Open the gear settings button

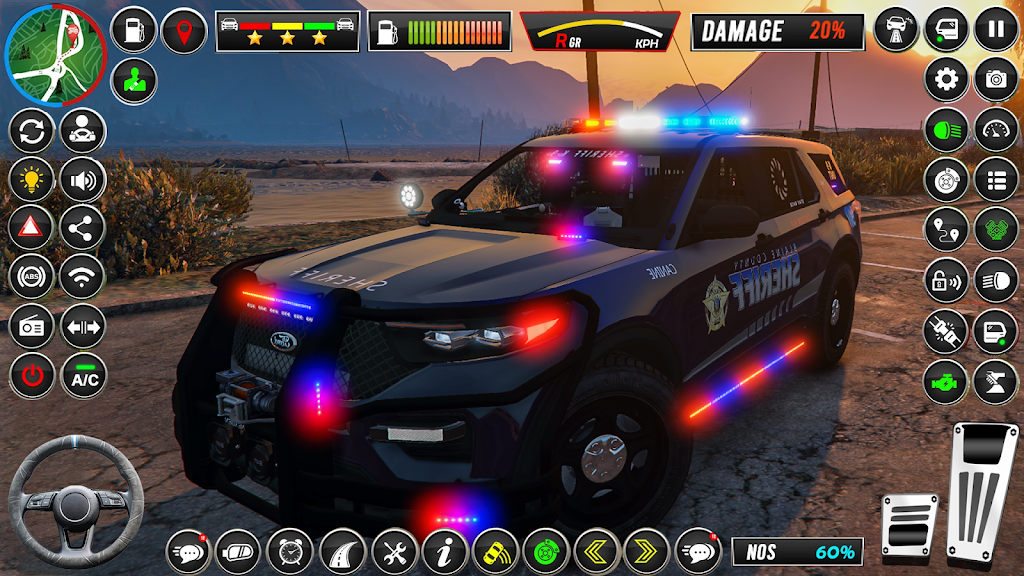(946, 78)
